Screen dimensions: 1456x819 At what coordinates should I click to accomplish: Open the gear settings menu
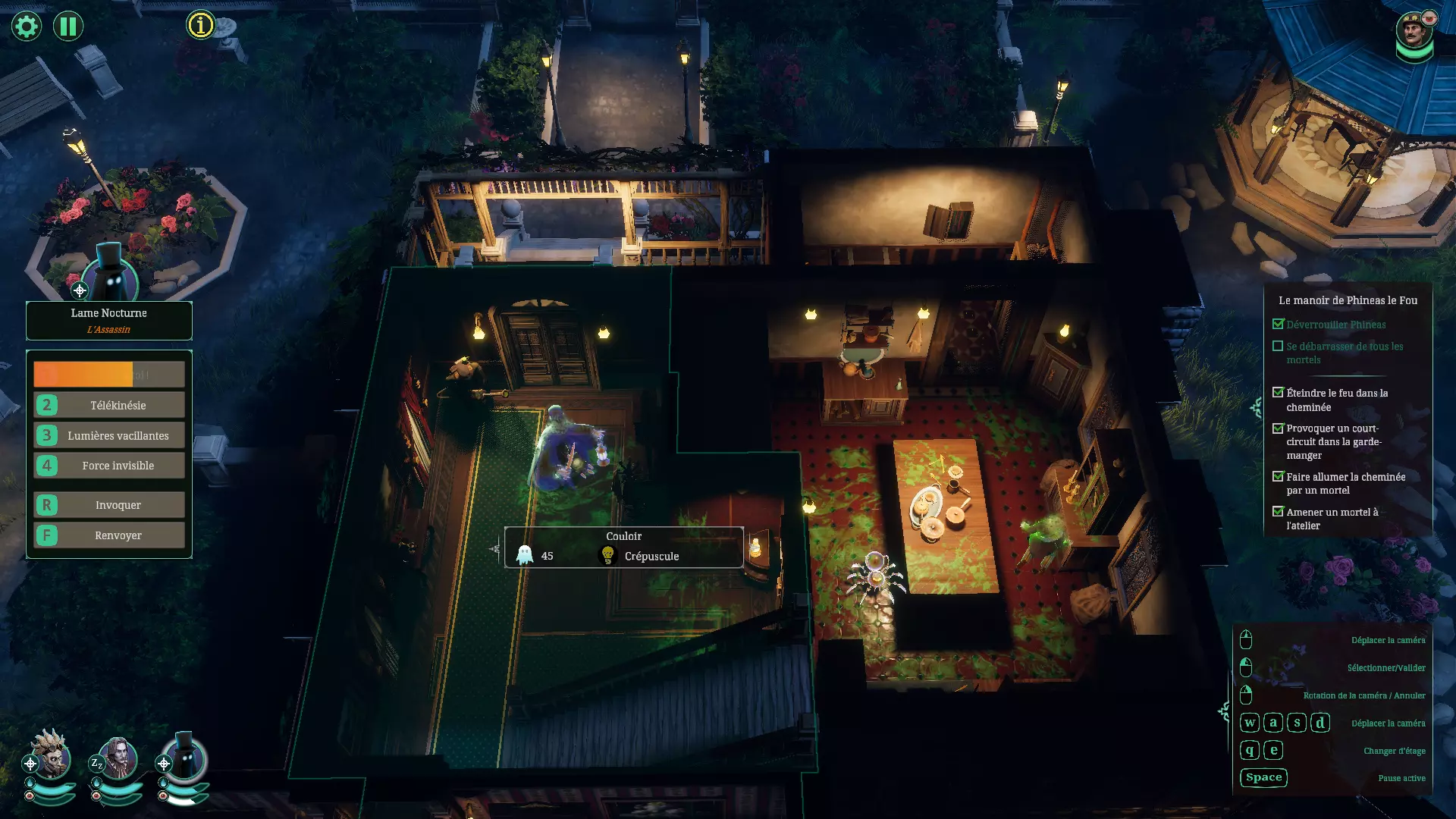click(x=27, y=27)
